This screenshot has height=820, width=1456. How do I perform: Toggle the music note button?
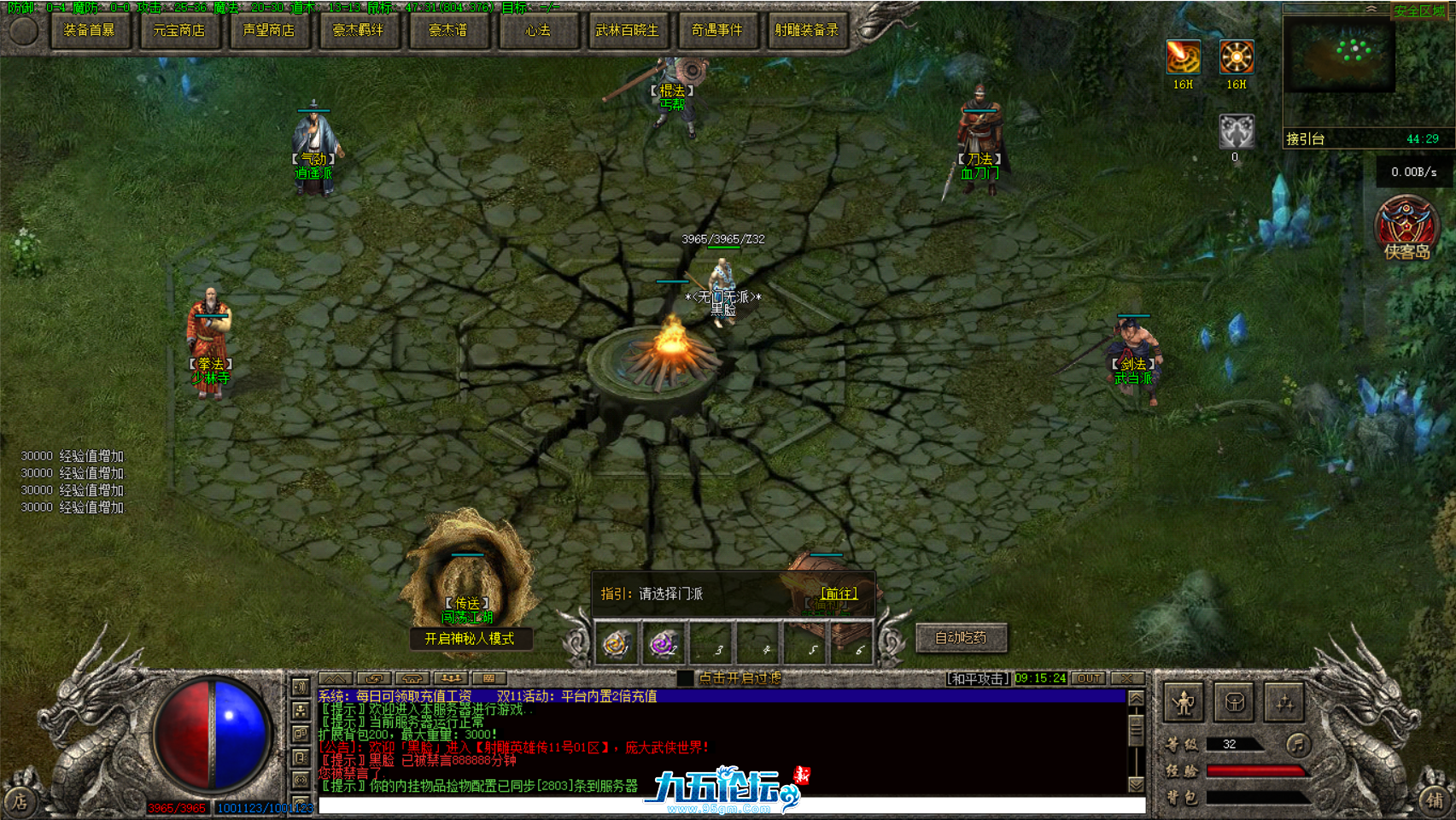coord(1297,745)
